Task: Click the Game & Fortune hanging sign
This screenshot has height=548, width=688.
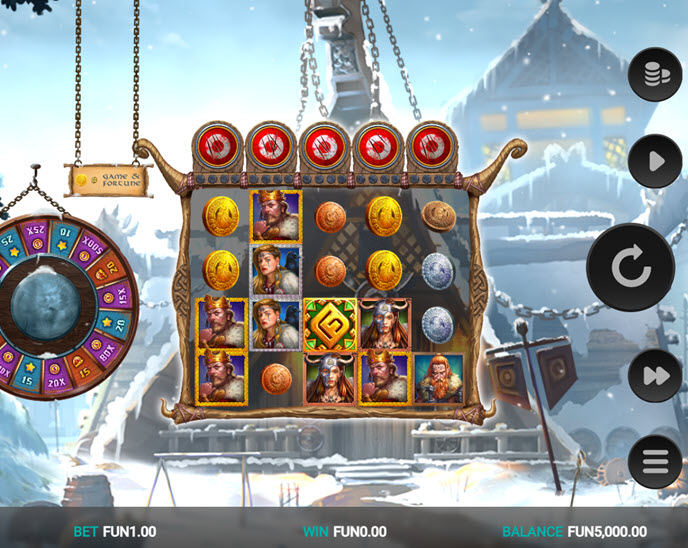Action: [x=108, y=178]
